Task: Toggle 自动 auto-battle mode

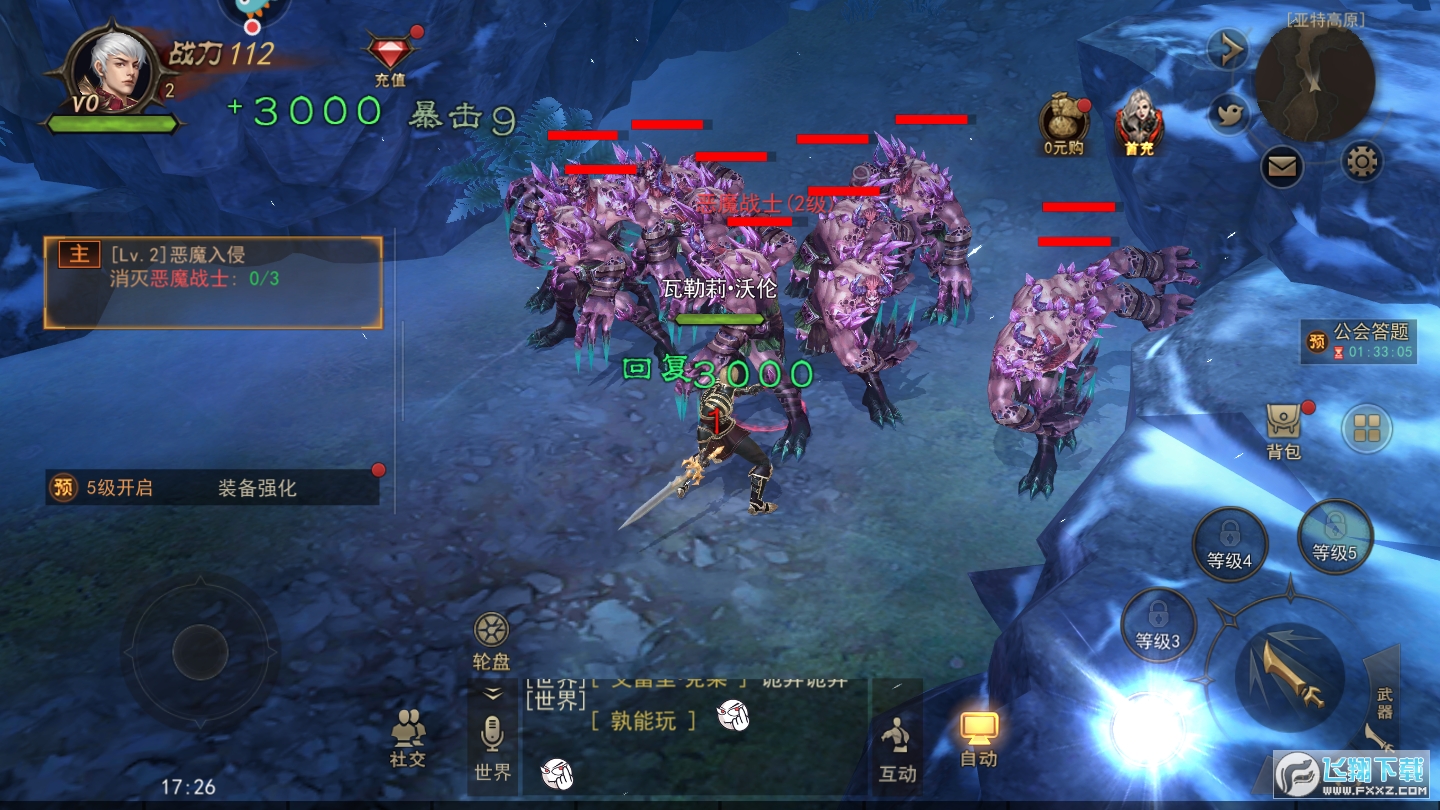Action: [979, 738]
